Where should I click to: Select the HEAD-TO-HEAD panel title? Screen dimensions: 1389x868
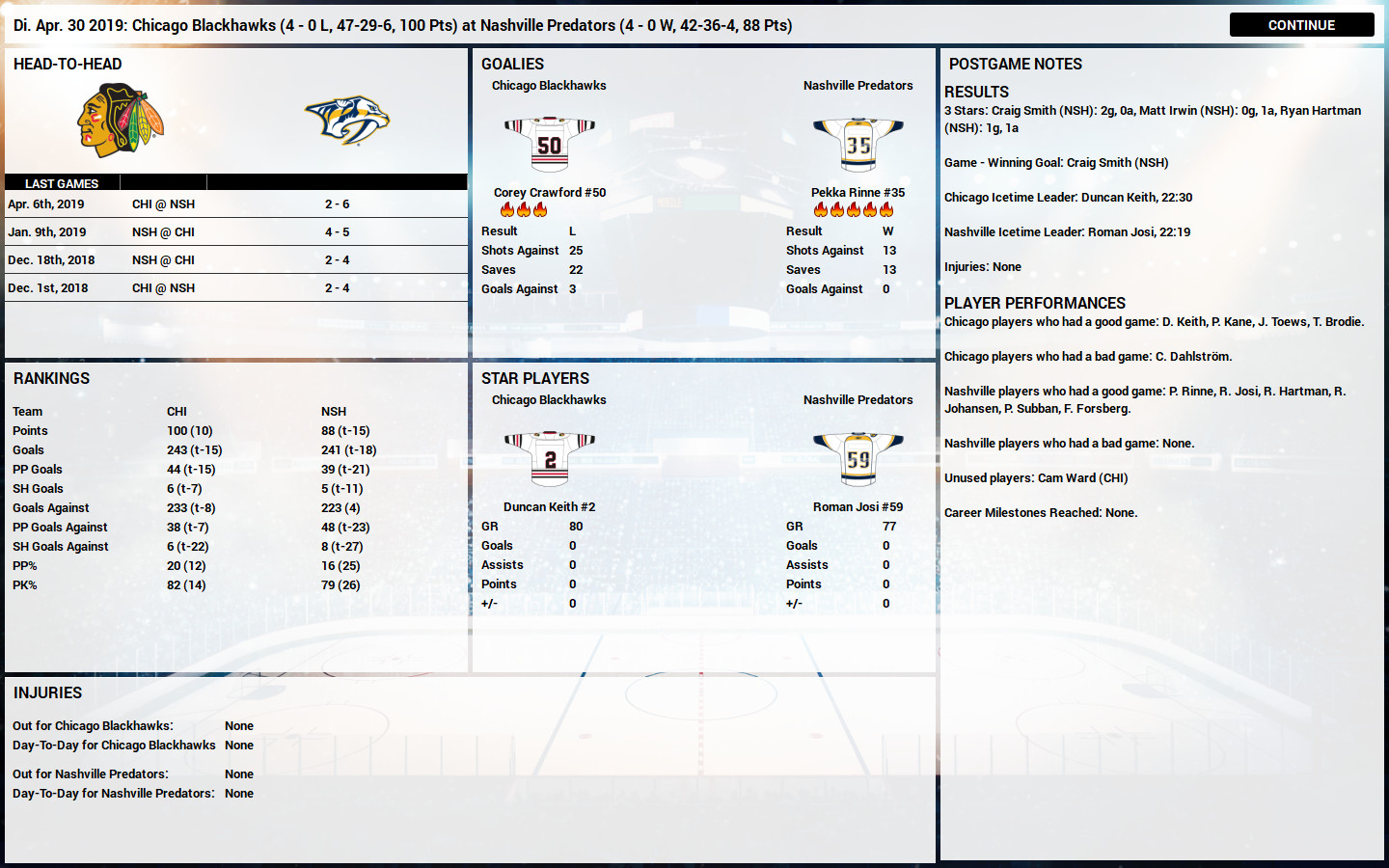(x=67, y=64)
